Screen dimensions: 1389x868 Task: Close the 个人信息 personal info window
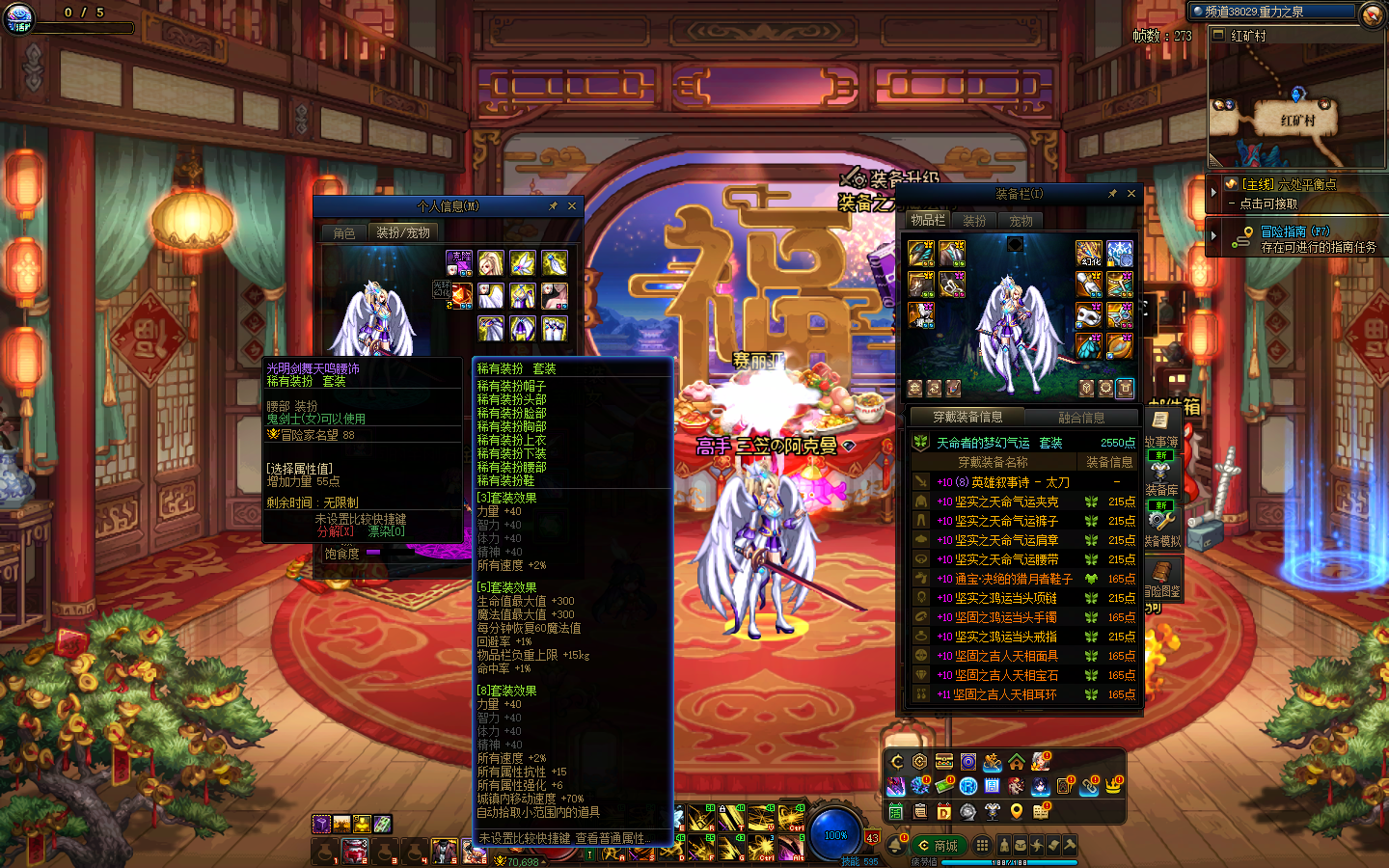click(572, 206)
